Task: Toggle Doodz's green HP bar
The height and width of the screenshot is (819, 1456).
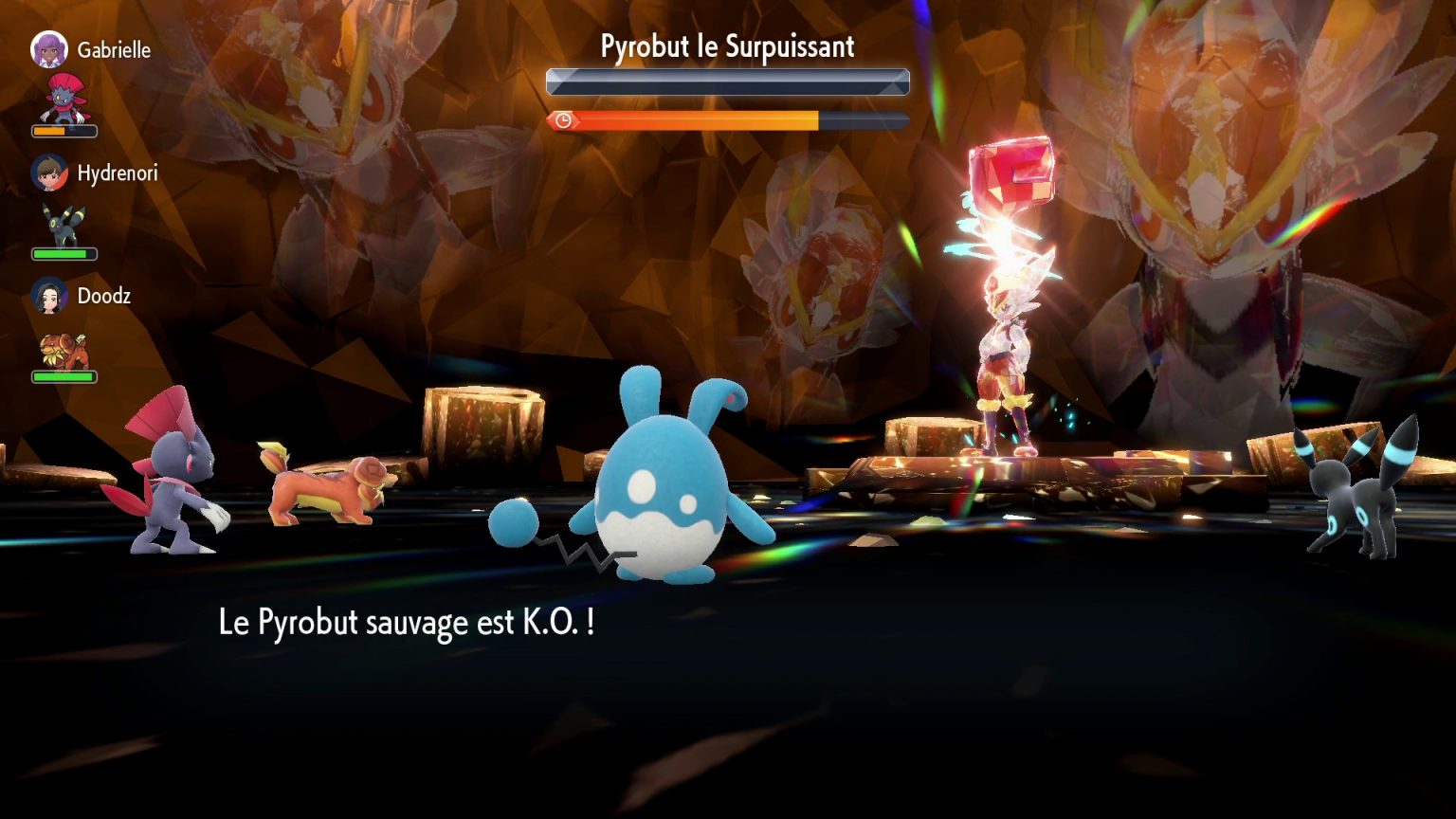Action: click(63, 375)
